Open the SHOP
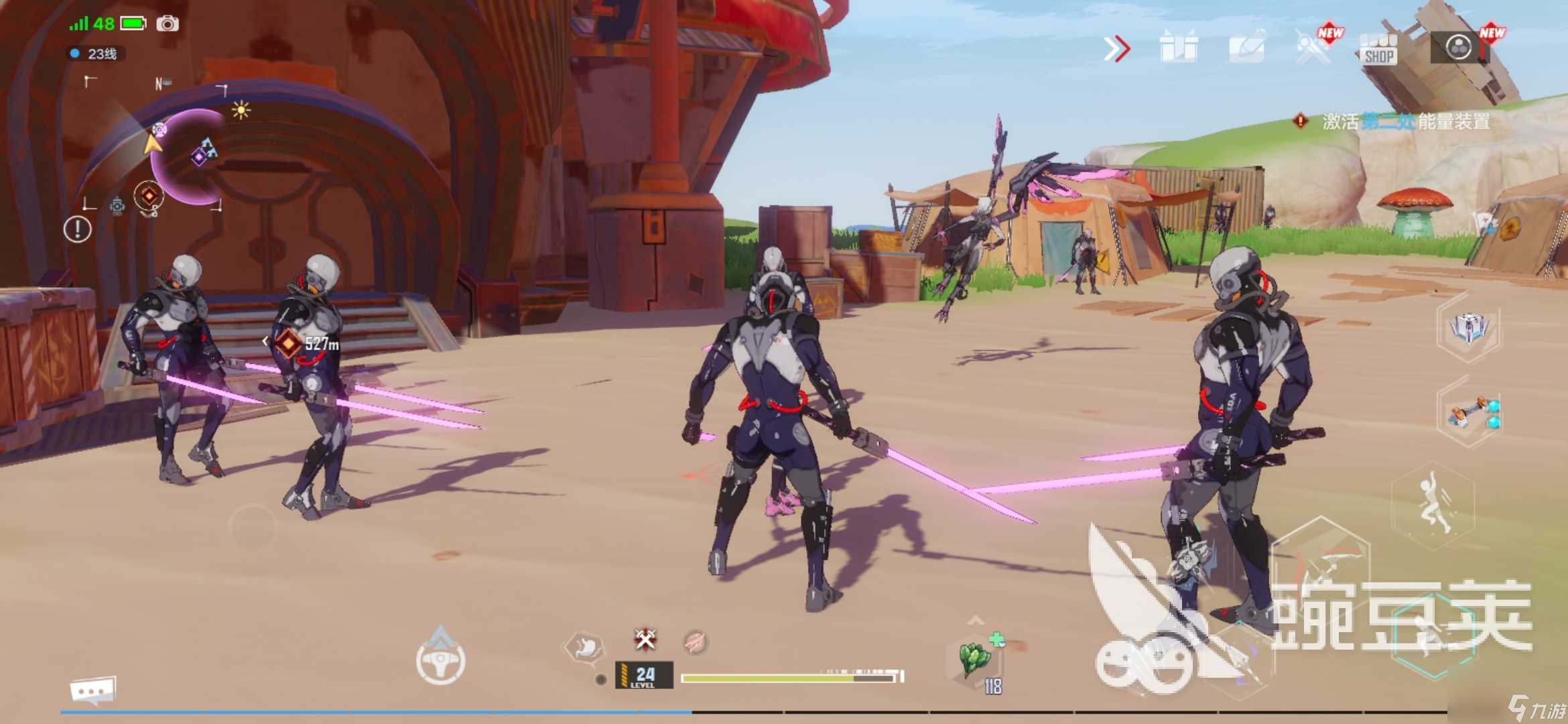 click(1379, 49)
